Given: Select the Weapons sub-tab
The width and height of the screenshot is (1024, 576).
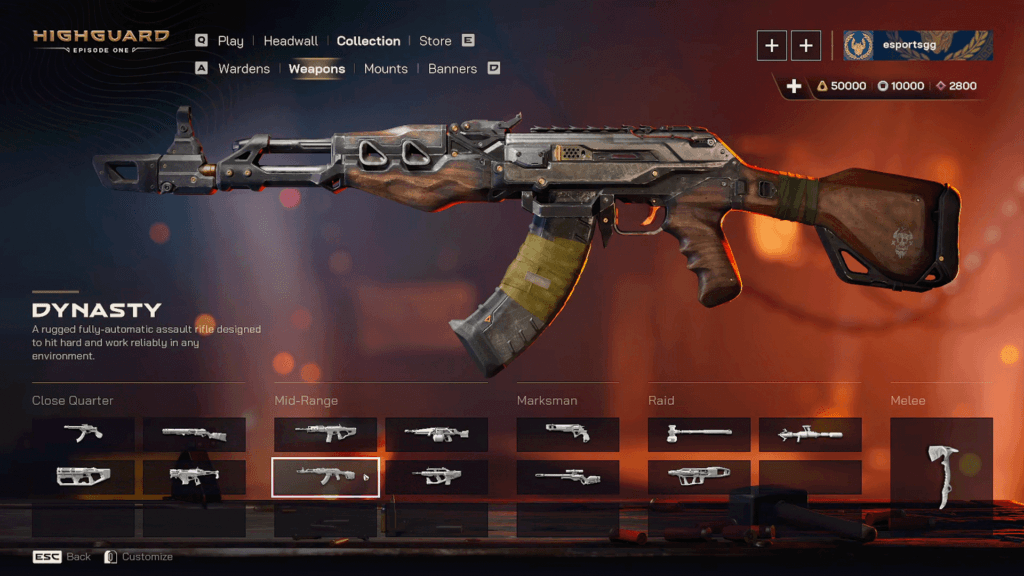Looking at the screenshot, I should click(317, 69).
